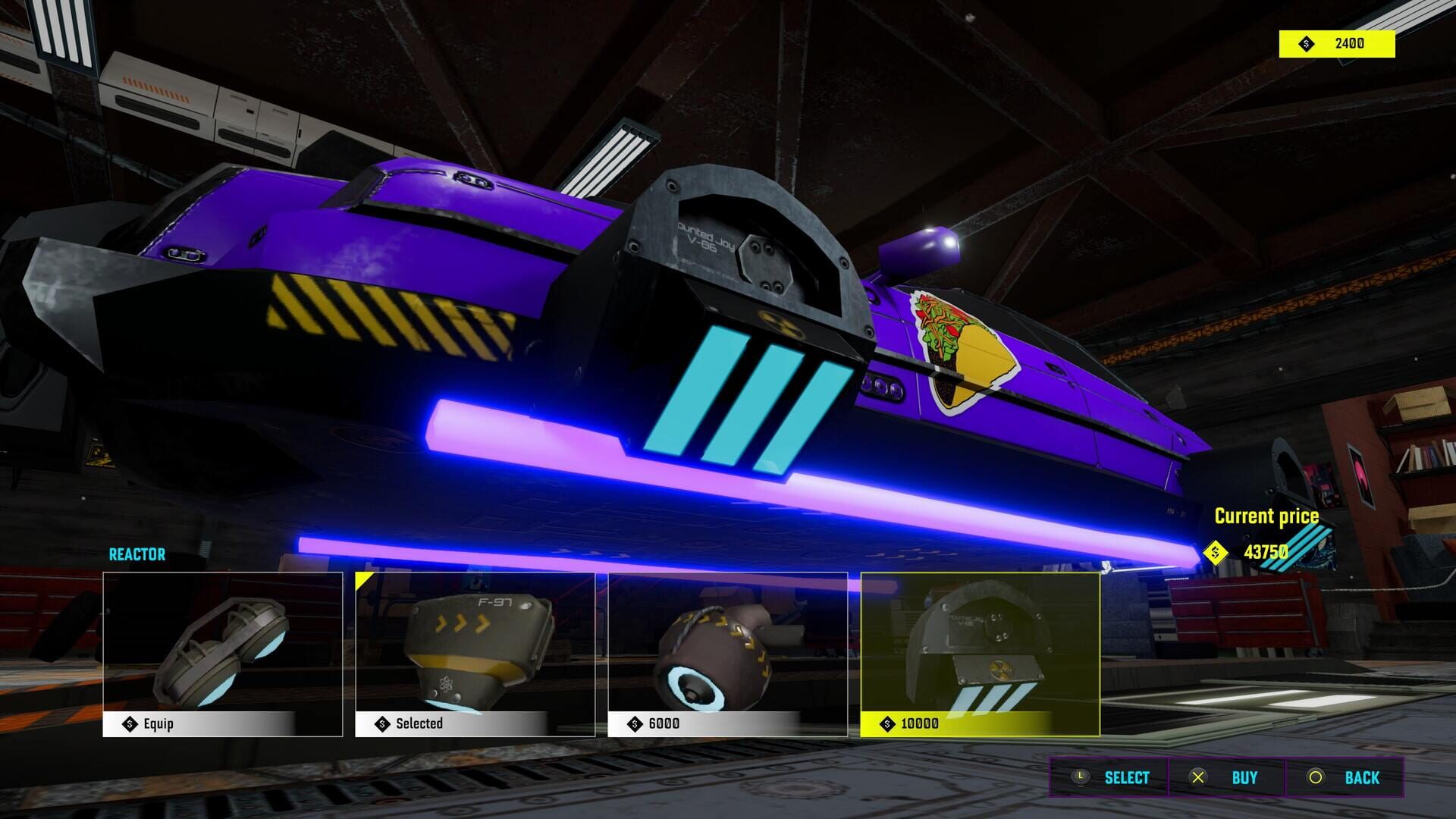Click the dollar badge on the 10000 price tag
The image size is (1456, 819).
coord(887,723)
